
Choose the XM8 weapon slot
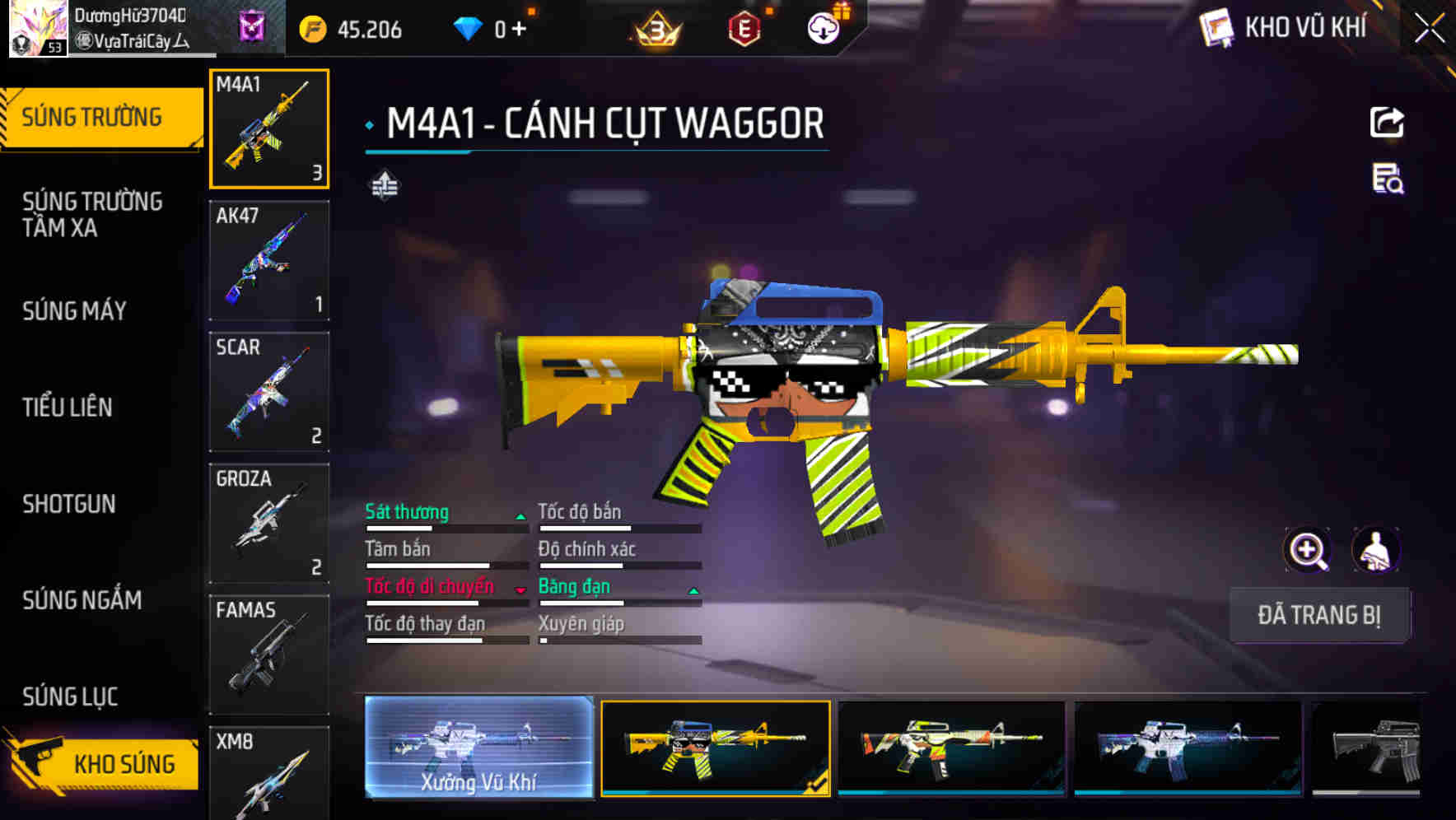tap(269, 772)
